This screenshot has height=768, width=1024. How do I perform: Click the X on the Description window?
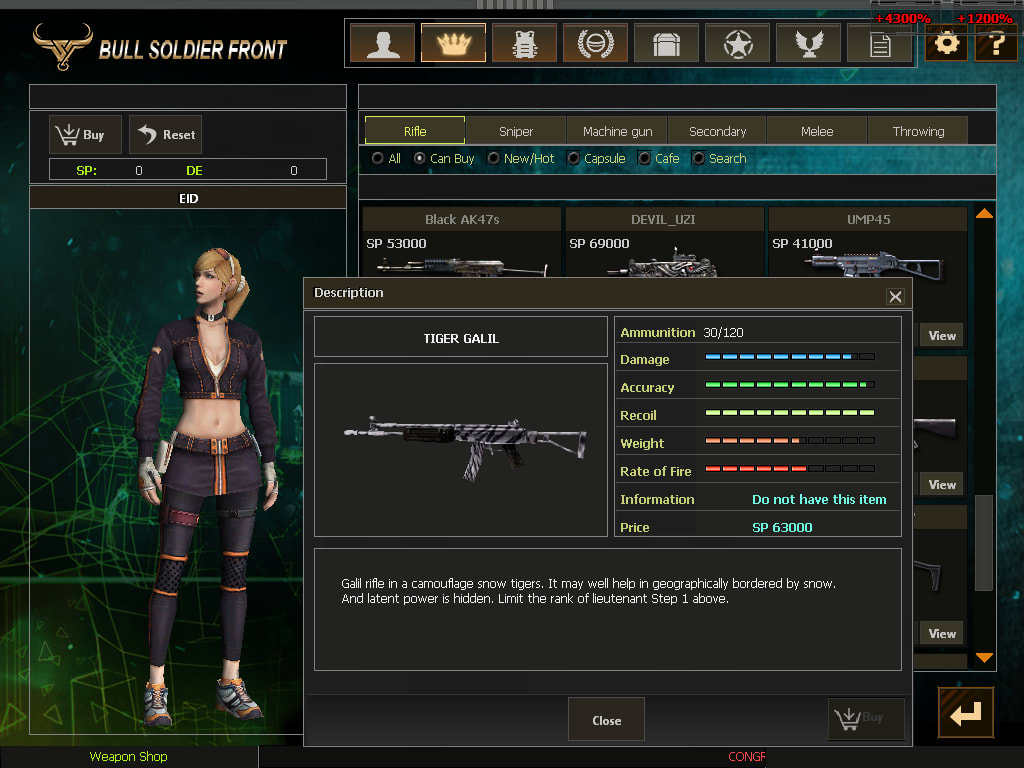895,296
